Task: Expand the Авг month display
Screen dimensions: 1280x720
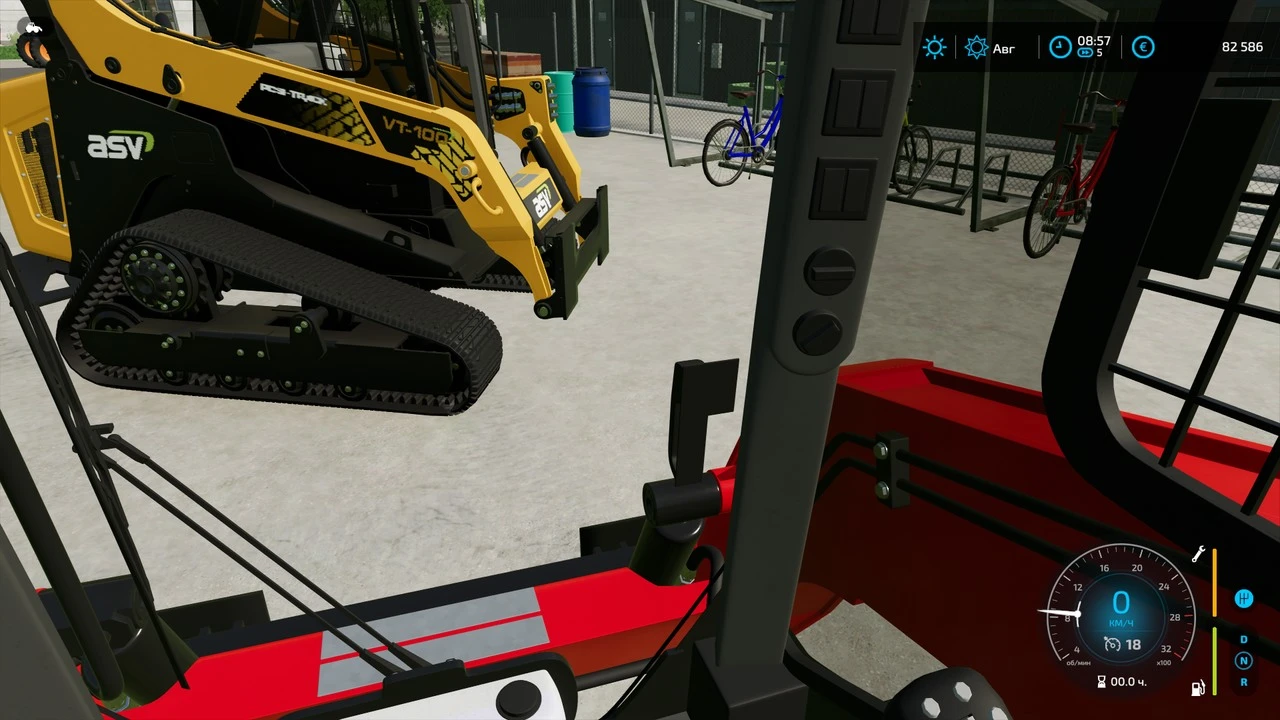Action: pos(1004,48)
